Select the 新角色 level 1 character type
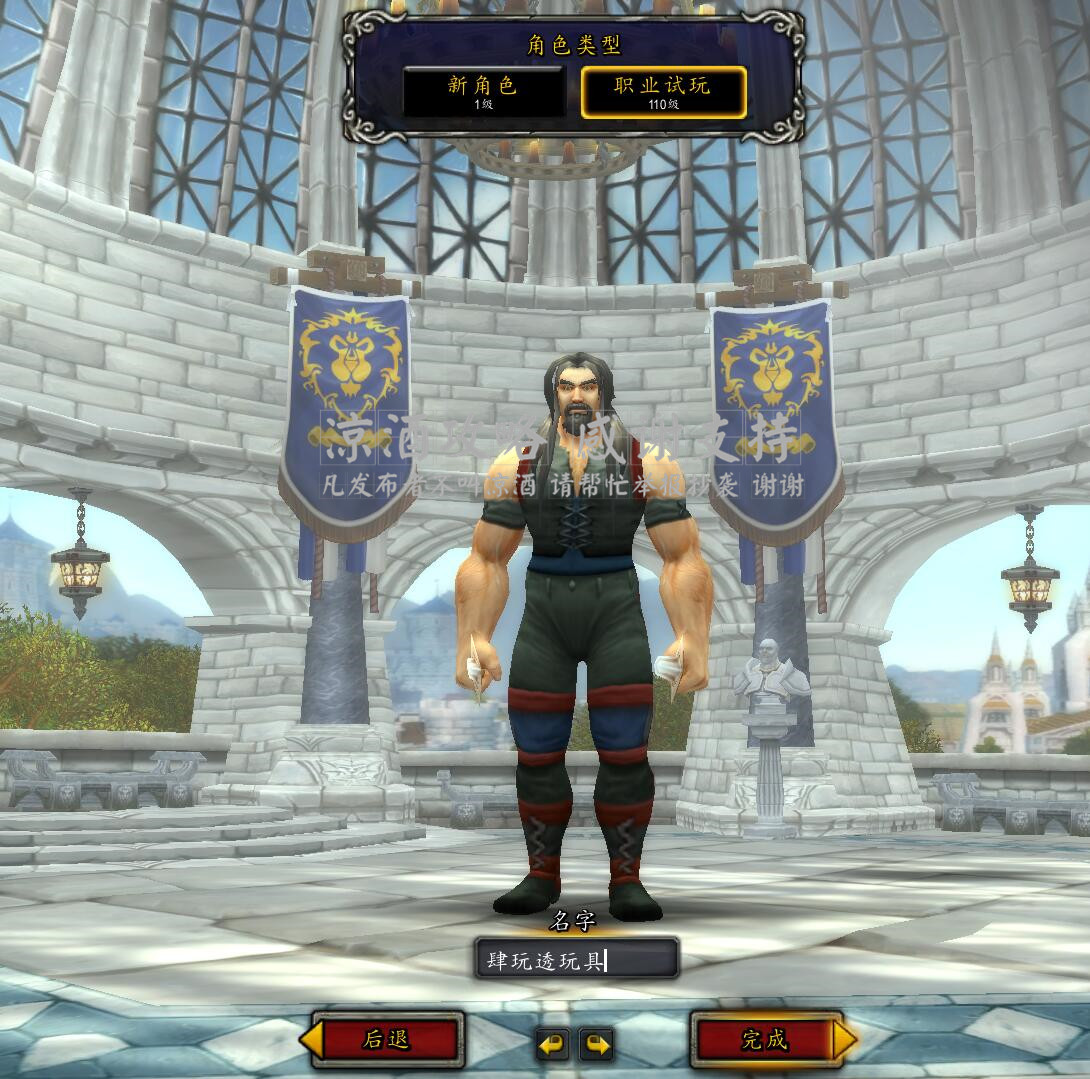This screenshot has height=1079, width=1090. point(483,92)
